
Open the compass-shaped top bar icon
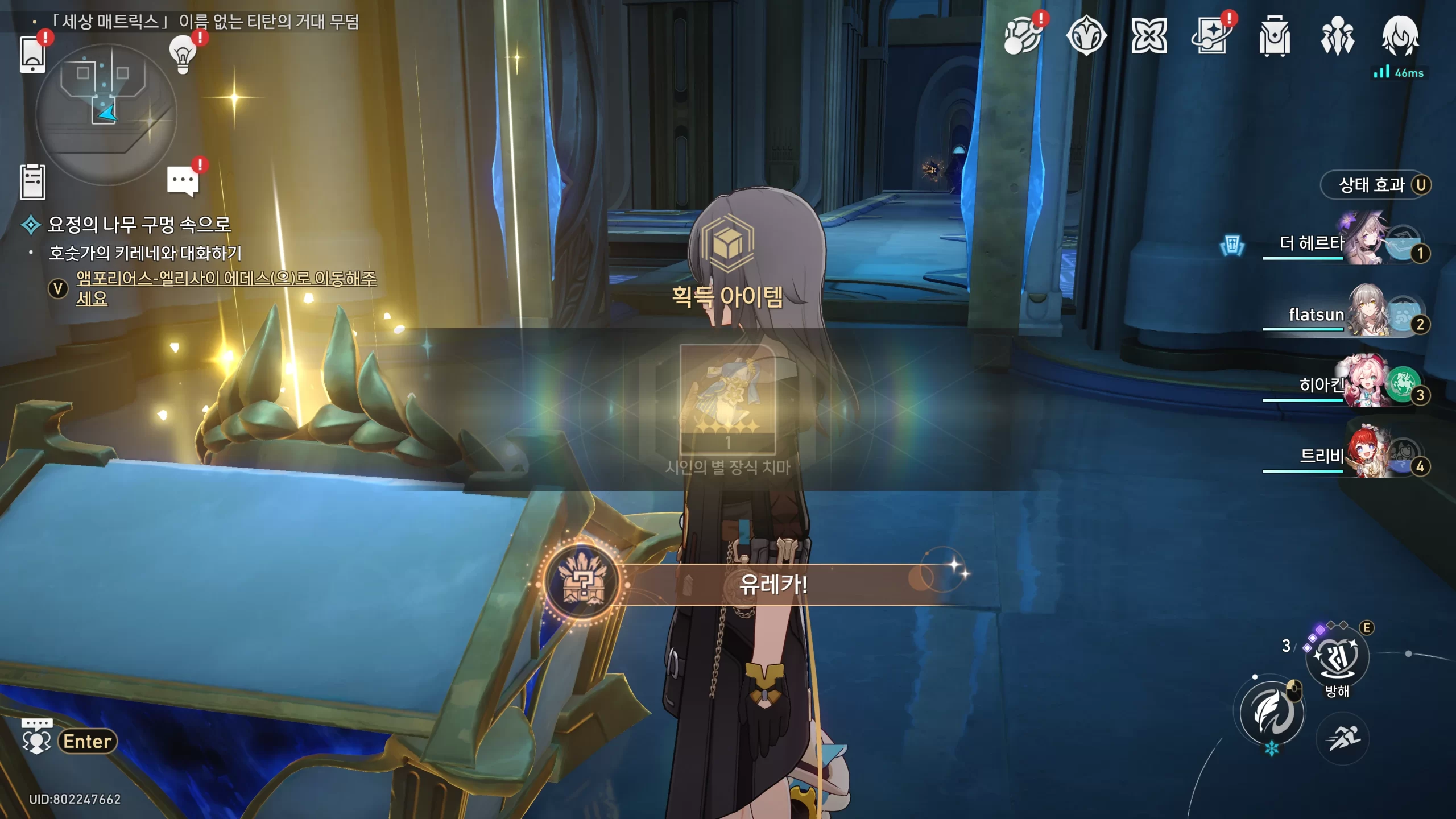(1086, 36)
